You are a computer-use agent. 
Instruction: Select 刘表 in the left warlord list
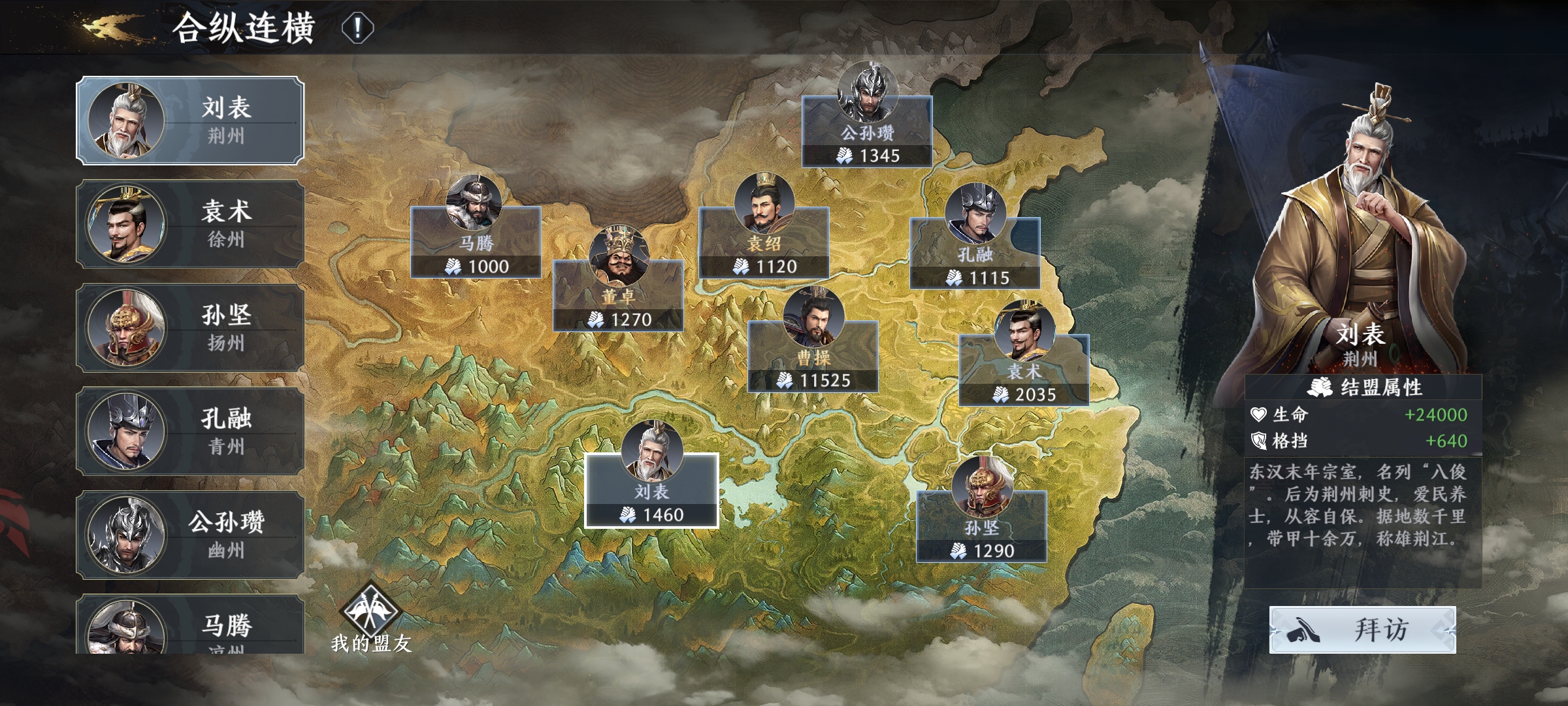pyautogui.click(x=189, y=120)
